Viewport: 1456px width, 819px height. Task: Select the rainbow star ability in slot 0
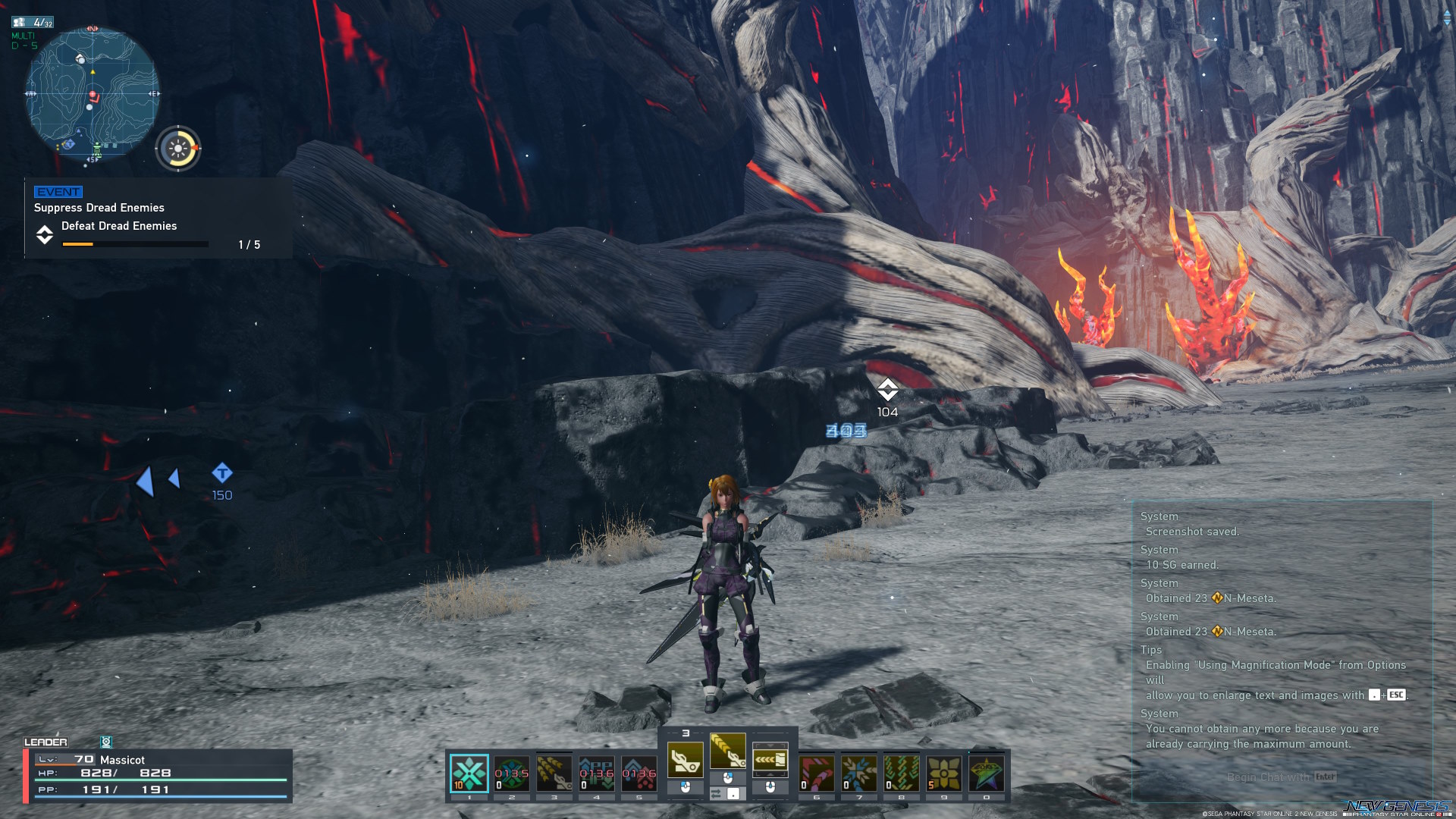point(985,773)
